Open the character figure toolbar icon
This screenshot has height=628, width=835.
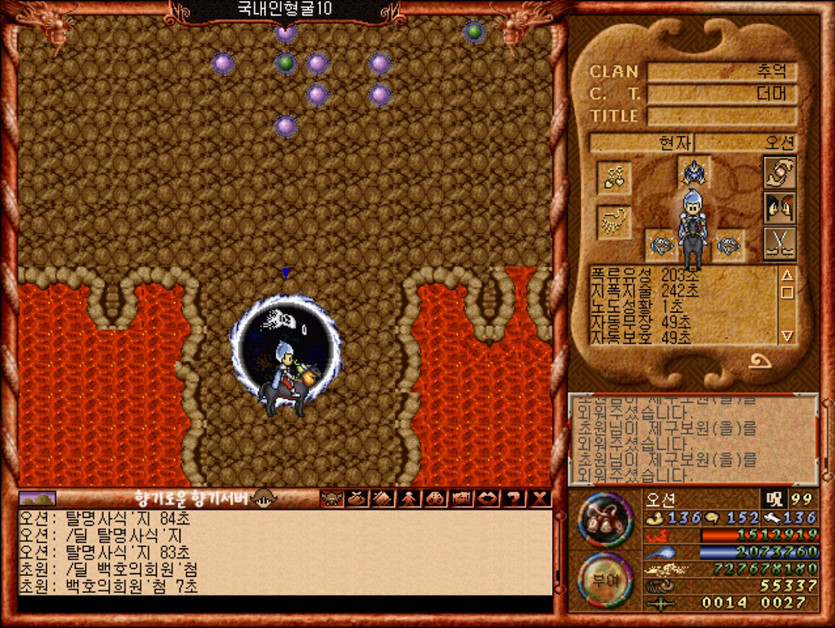pyautogui.click(x=409, y=498)
